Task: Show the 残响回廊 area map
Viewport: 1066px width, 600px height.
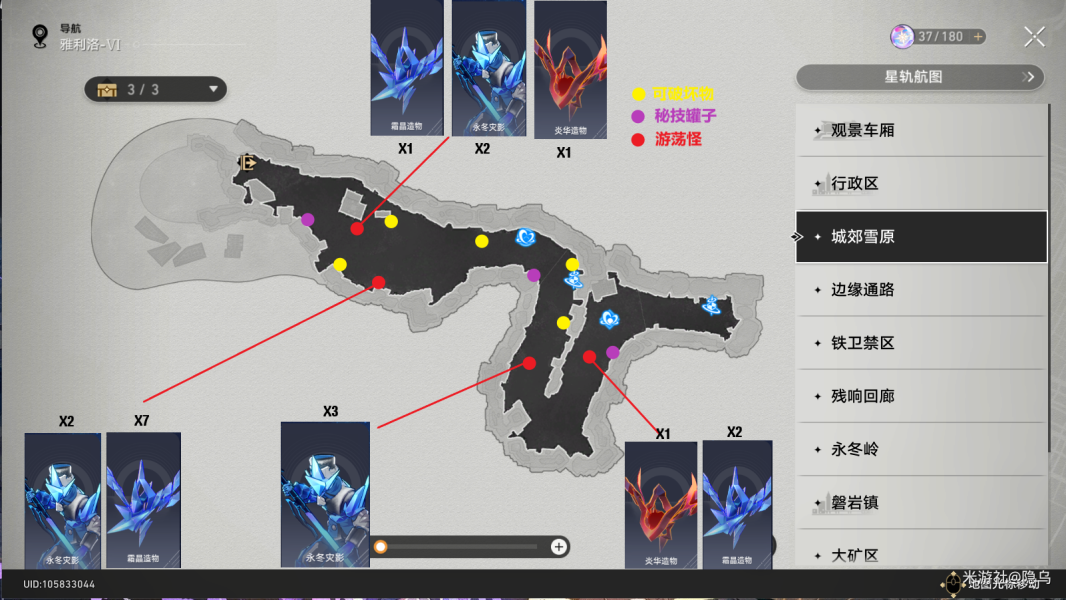Action: (921, 396)
